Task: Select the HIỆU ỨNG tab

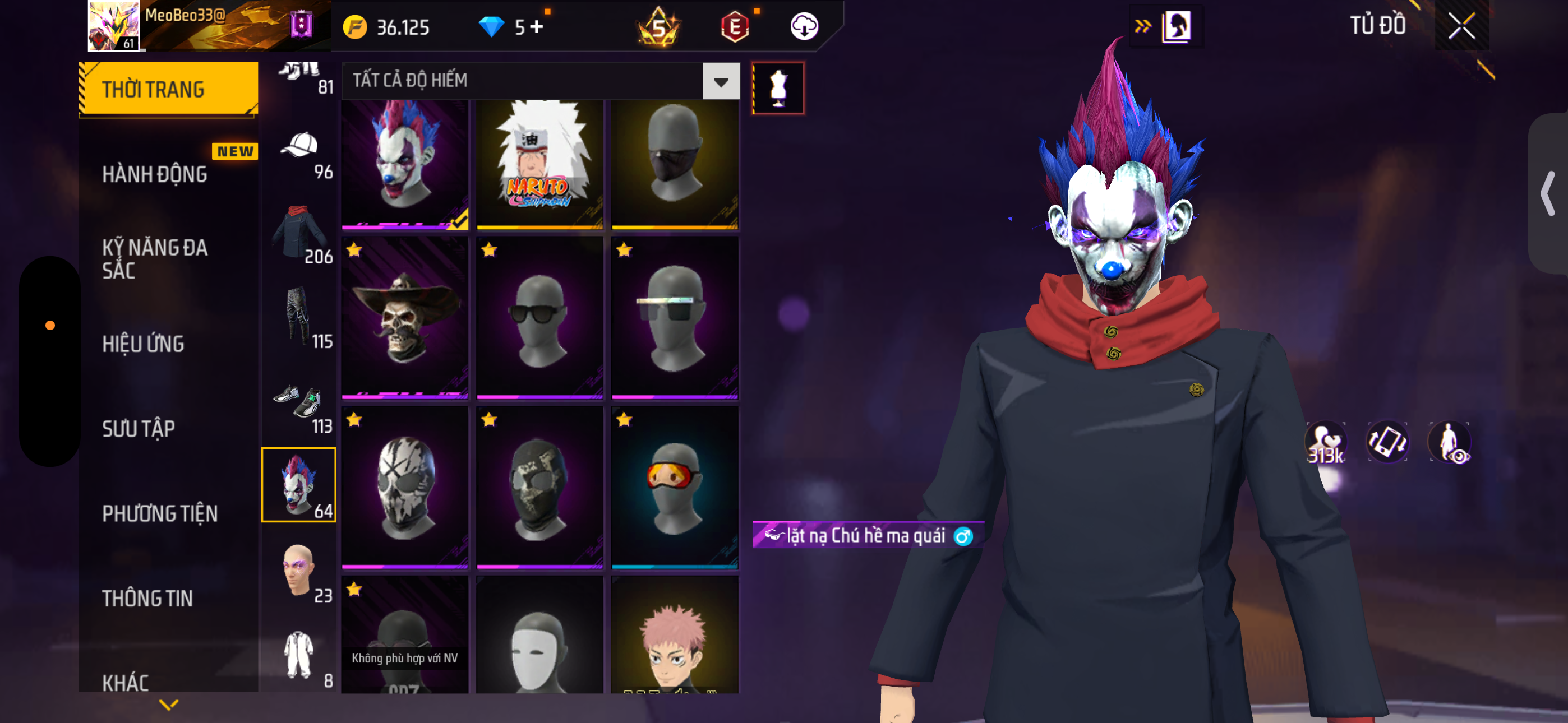Action: click(143, 344)
